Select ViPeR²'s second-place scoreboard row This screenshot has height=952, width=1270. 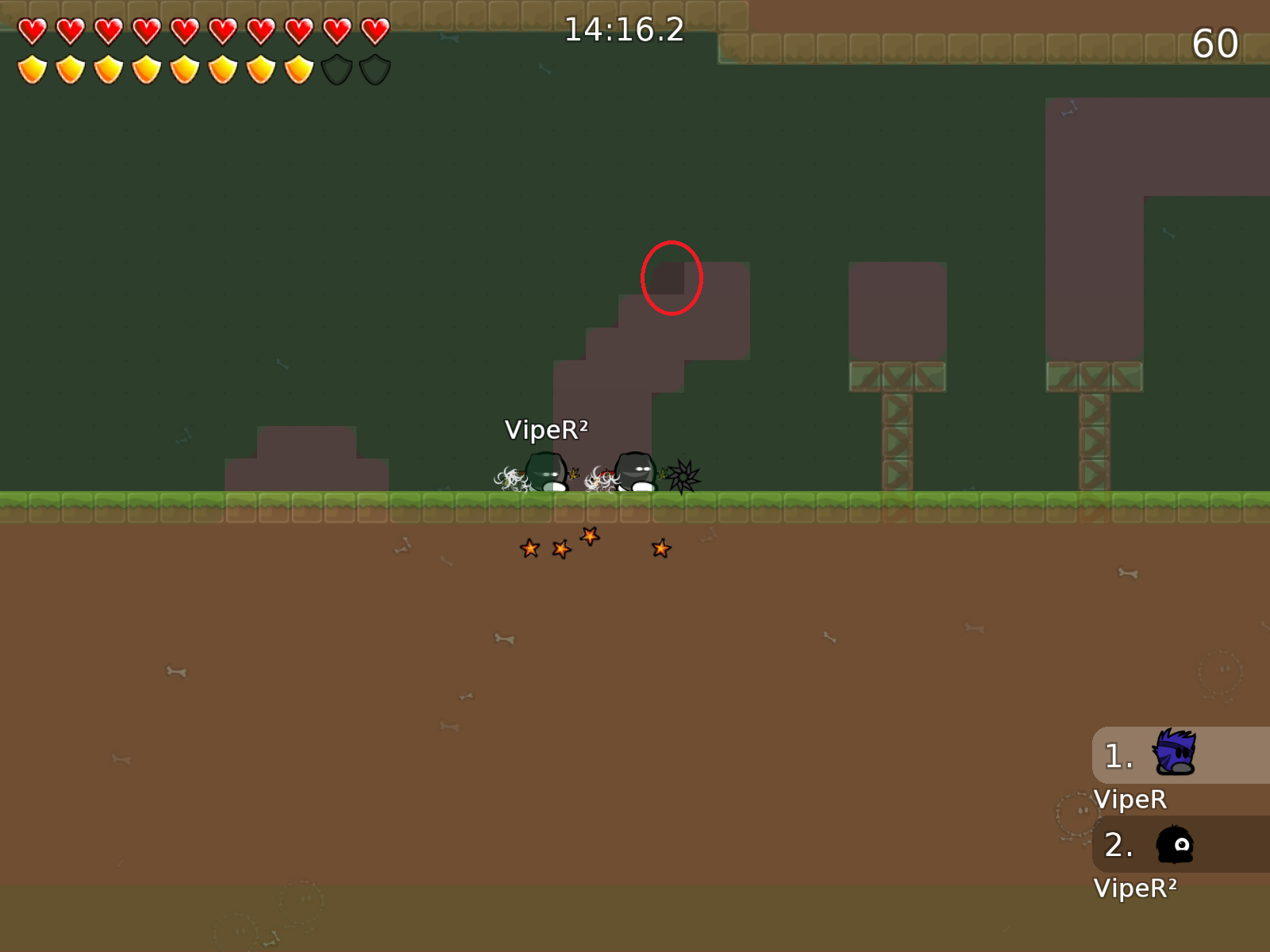click(1180, 844)
